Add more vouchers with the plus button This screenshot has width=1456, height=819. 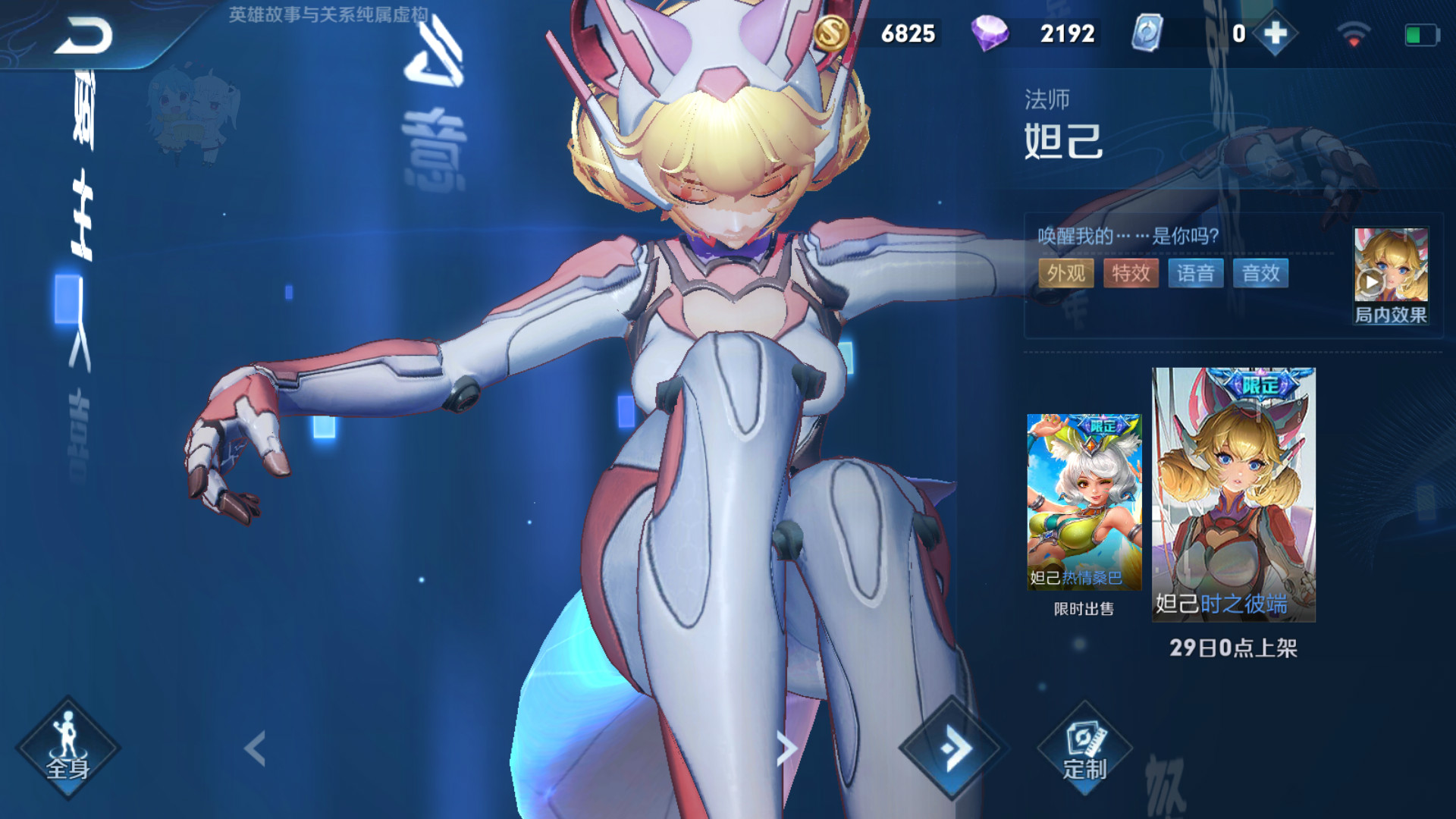pos(1276,33)
